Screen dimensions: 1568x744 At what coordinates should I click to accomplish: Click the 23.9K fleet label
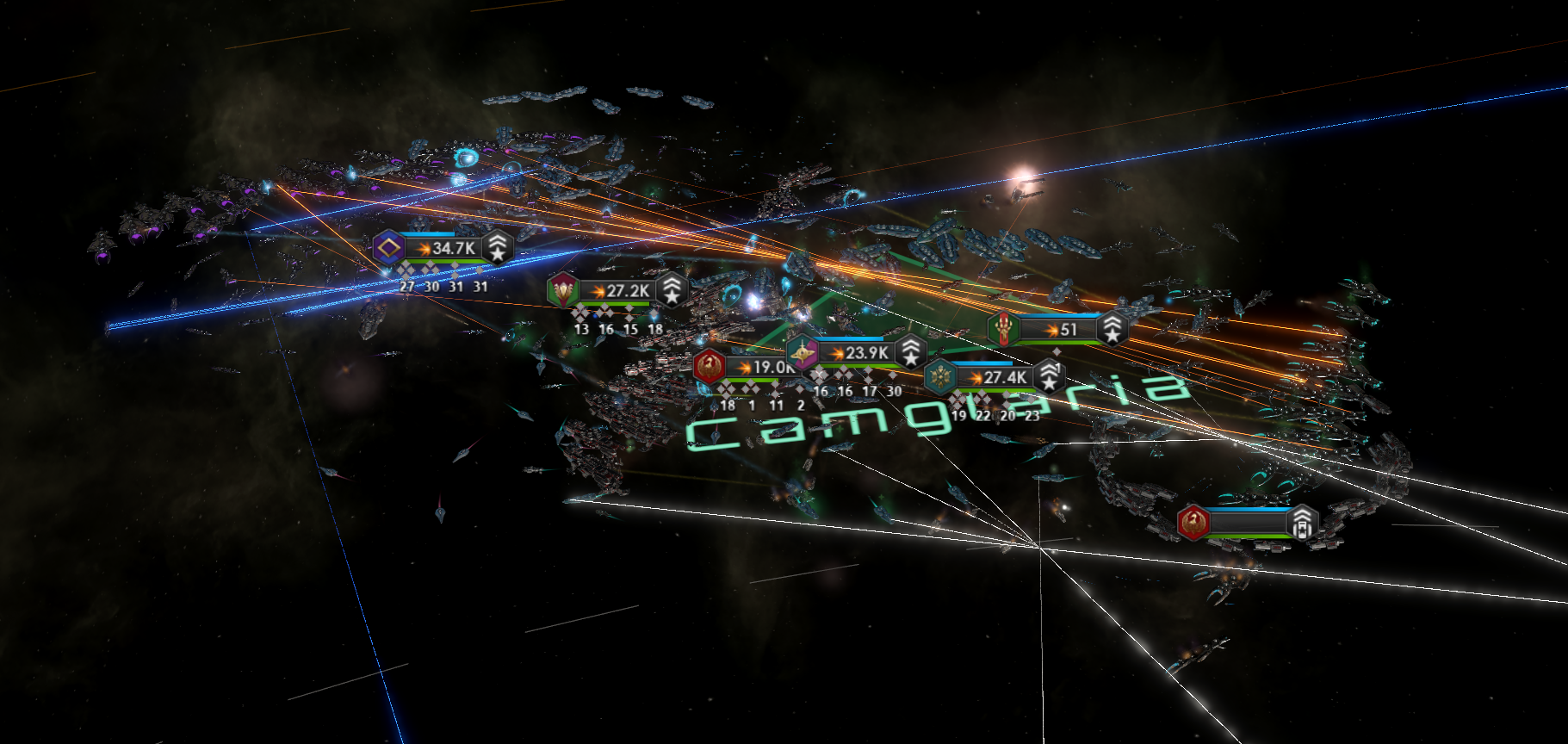(x=857, y=353)
